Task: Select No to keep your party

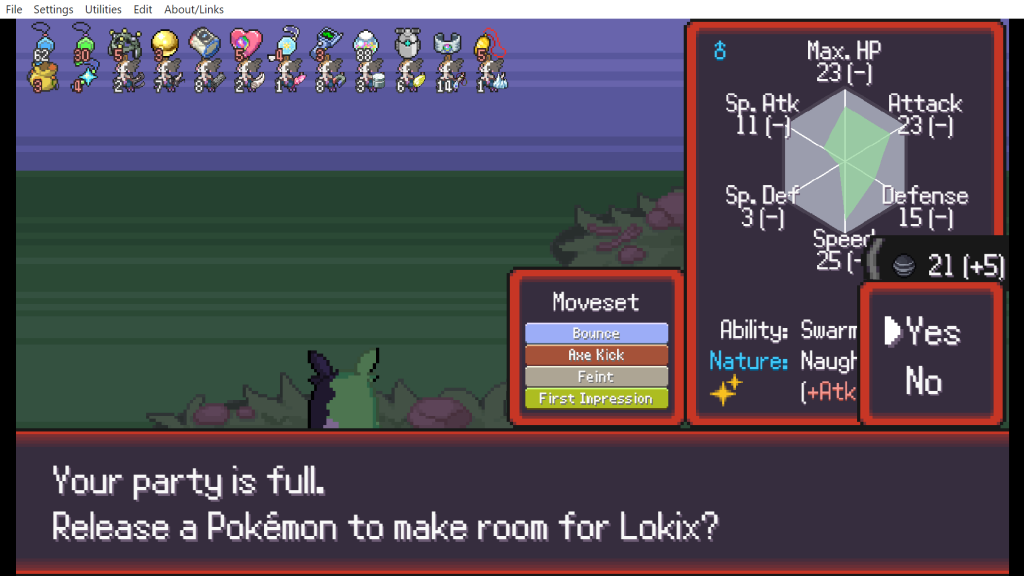Action: pyautogui.click(x=923, y=381)
